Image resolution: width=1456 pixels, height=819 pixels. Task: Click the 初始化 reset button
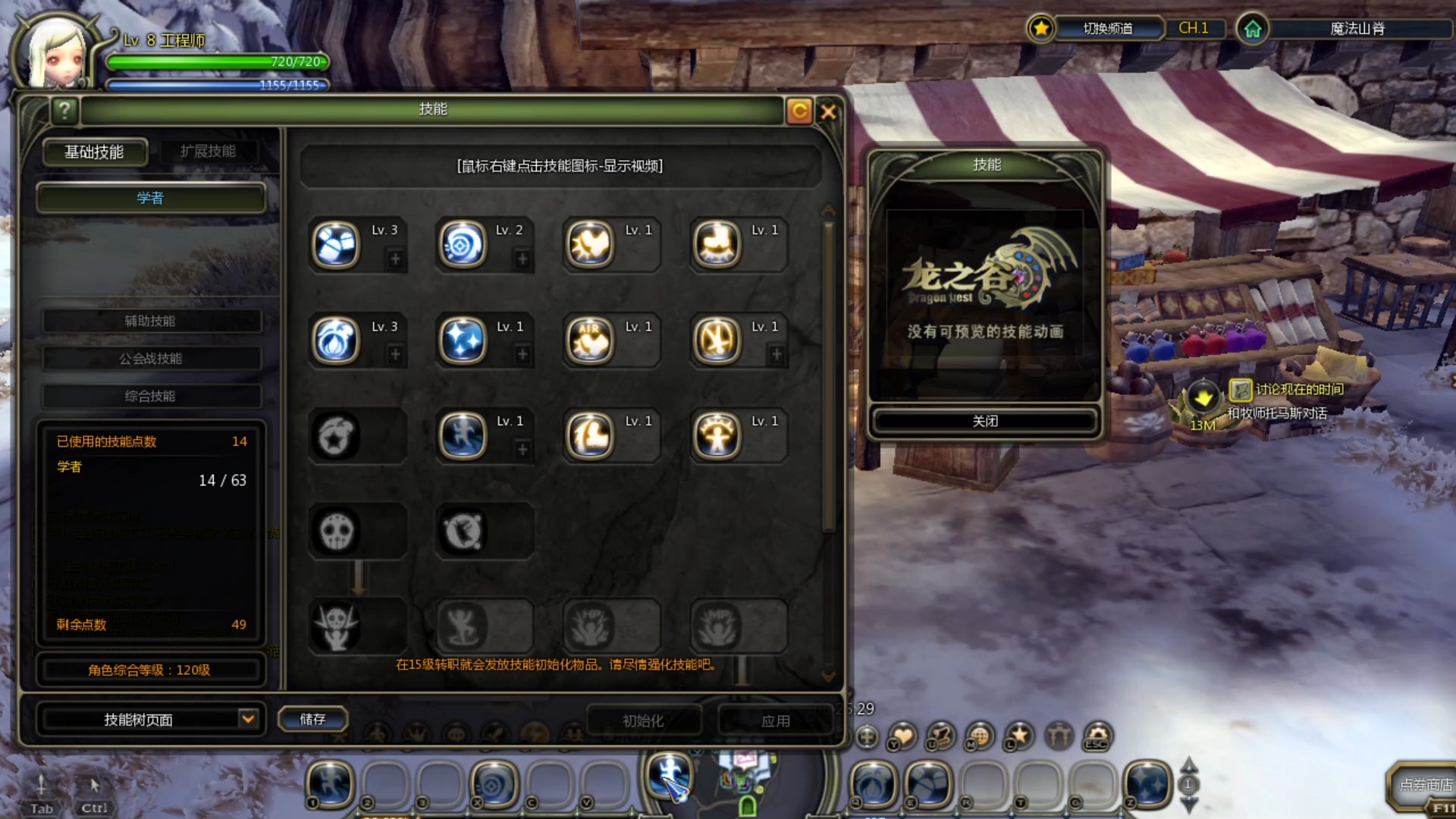click(x=643, y=720)
